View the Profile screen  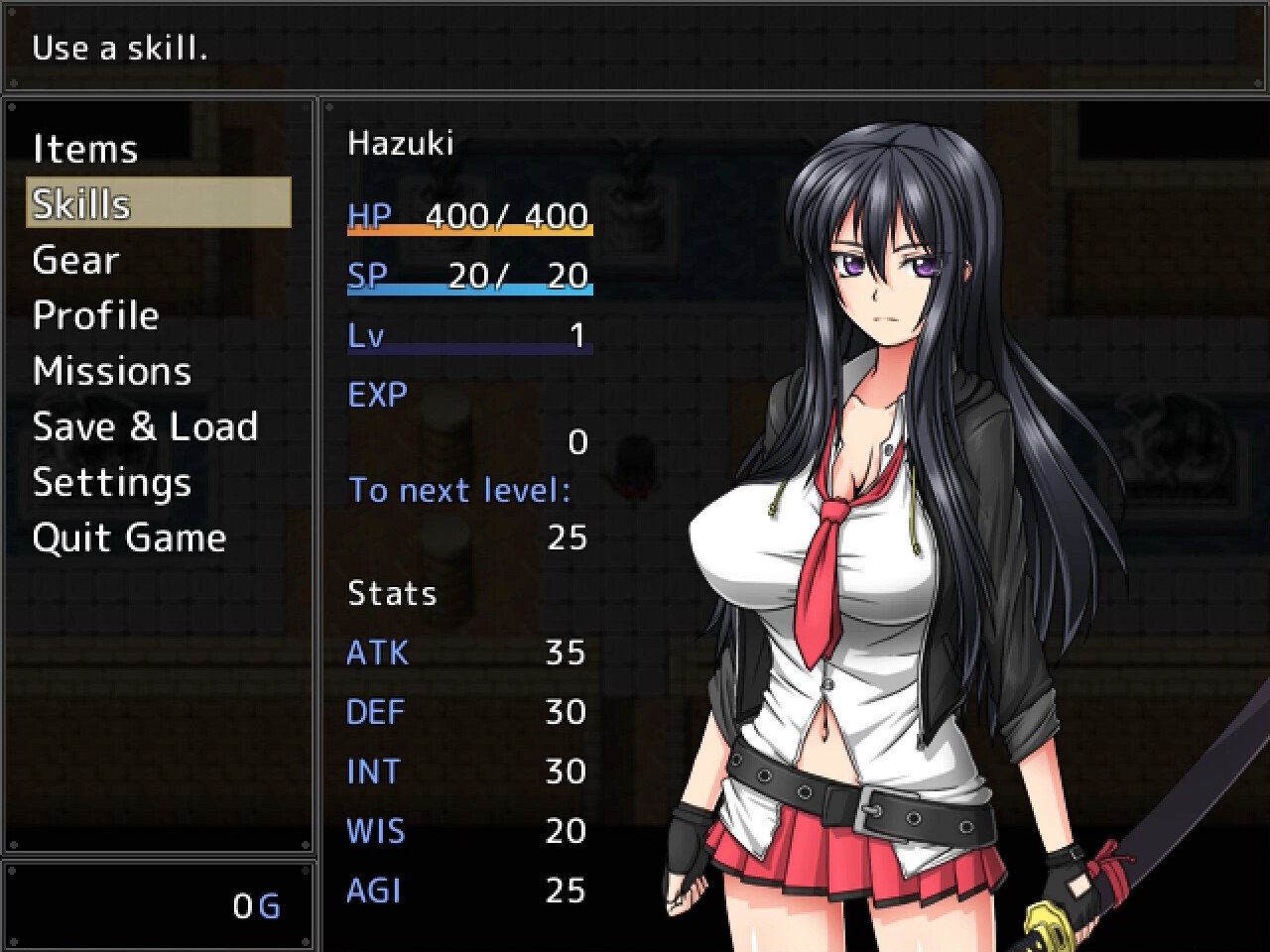pos(95,315)
